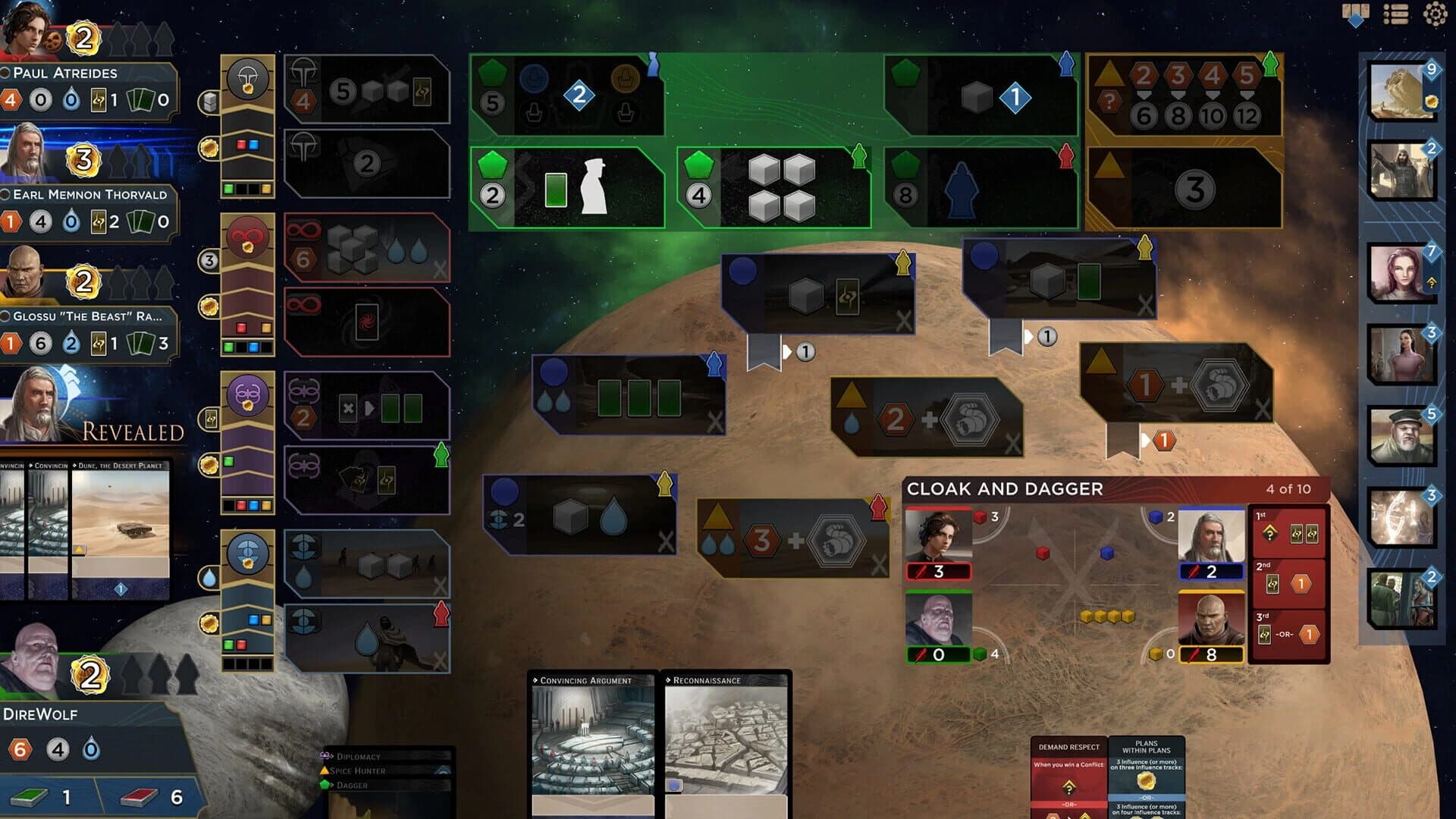This screenshot has width=1456, height=819.
Task: Switch to the Plans Within Plans tab
Action: click(x=1145, y=747)
